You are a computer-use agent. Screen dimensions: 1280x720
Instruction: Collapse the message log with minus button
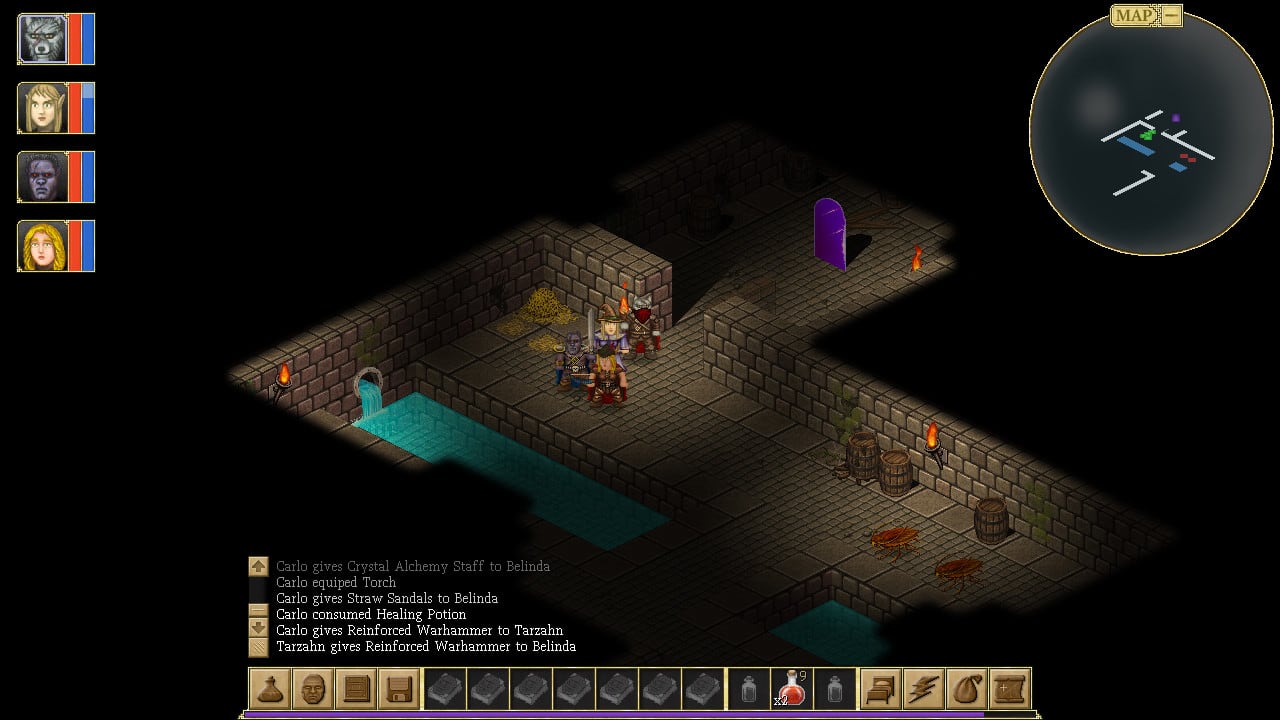point(259,609)
